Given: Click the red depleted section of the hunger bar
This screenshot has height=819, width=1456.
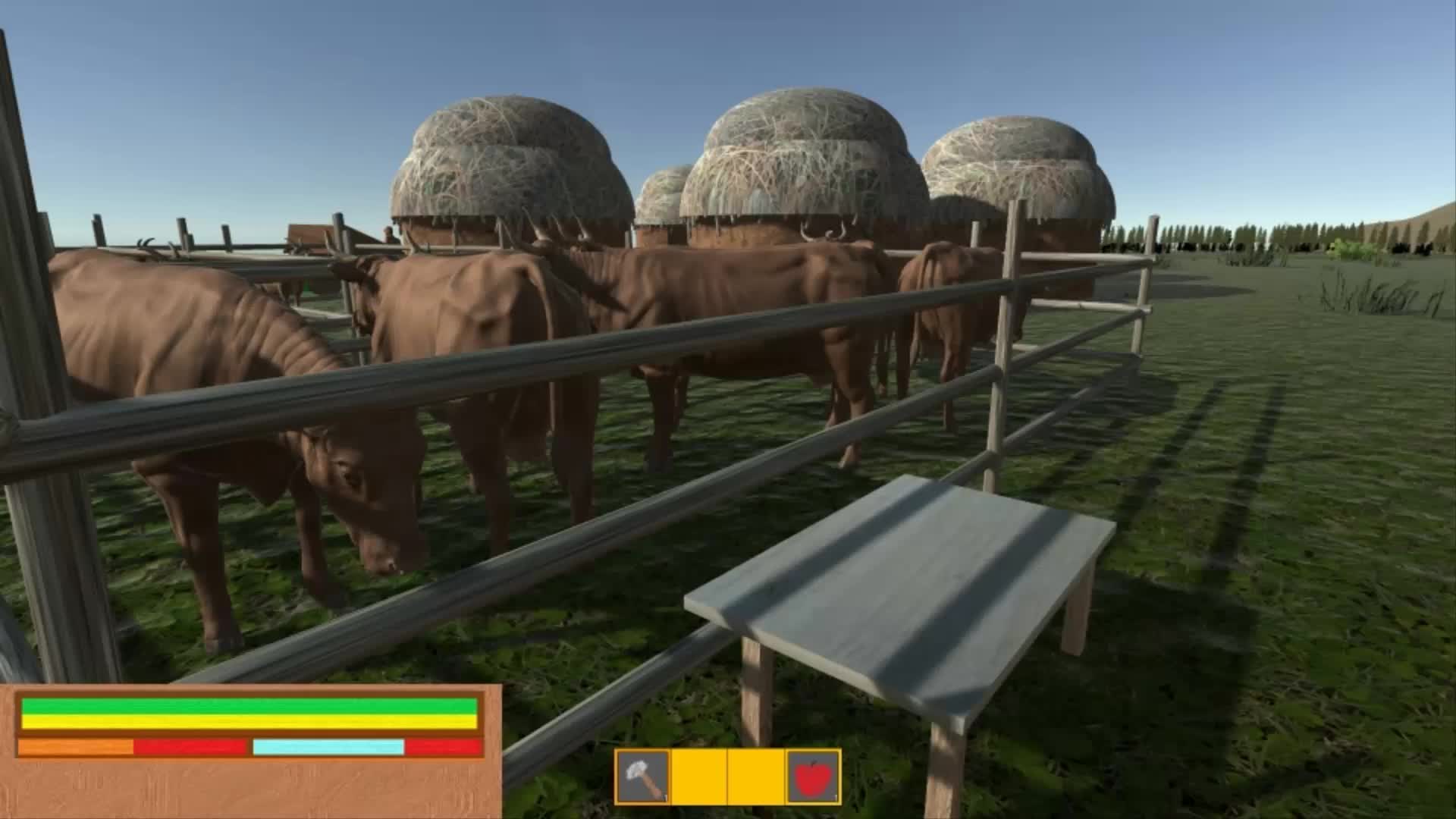Looking at the screenshot, I should [190, 747].
